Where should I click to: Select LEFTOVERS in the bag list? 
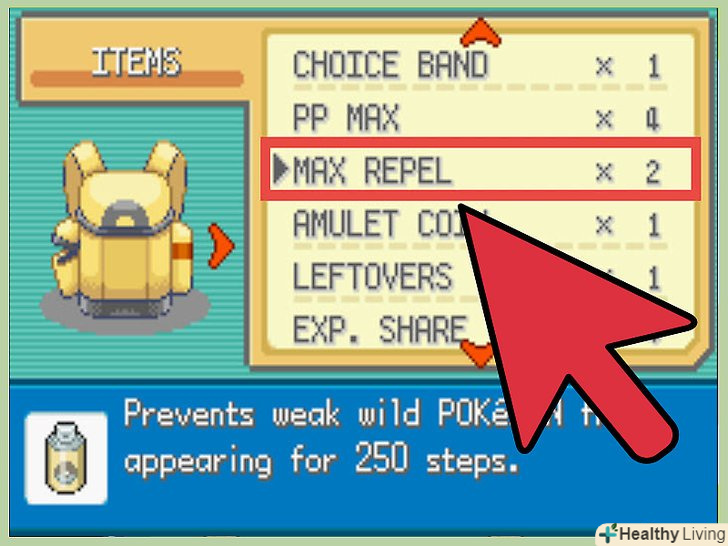372,276
